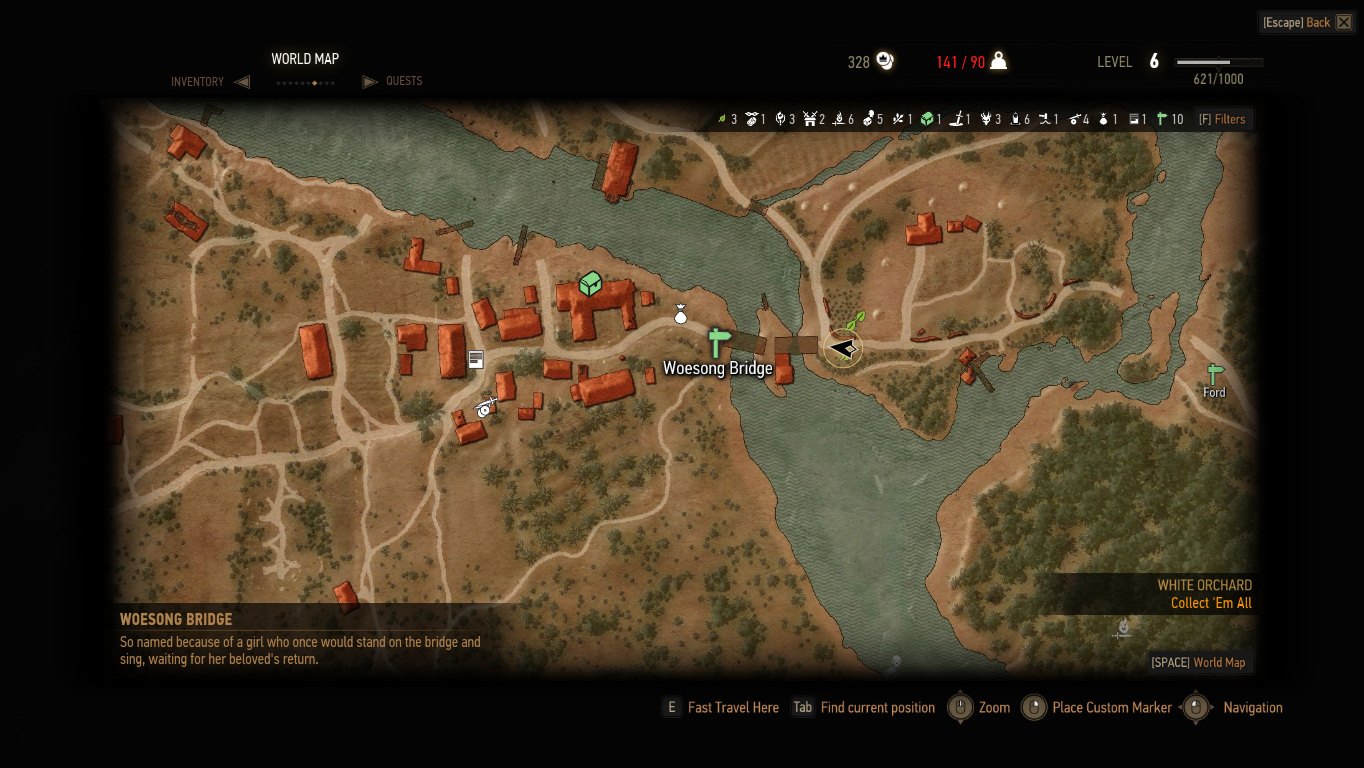This screenshot has height=768, width=1364.
Task: Select the grindstone map marker
Action: [486, 406]
